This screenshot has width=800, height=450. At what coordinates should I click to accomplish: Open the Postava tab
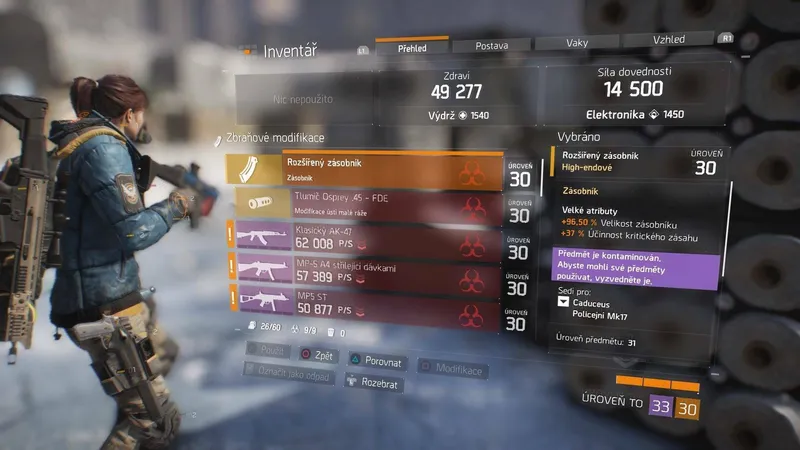[x=490, y=45]
